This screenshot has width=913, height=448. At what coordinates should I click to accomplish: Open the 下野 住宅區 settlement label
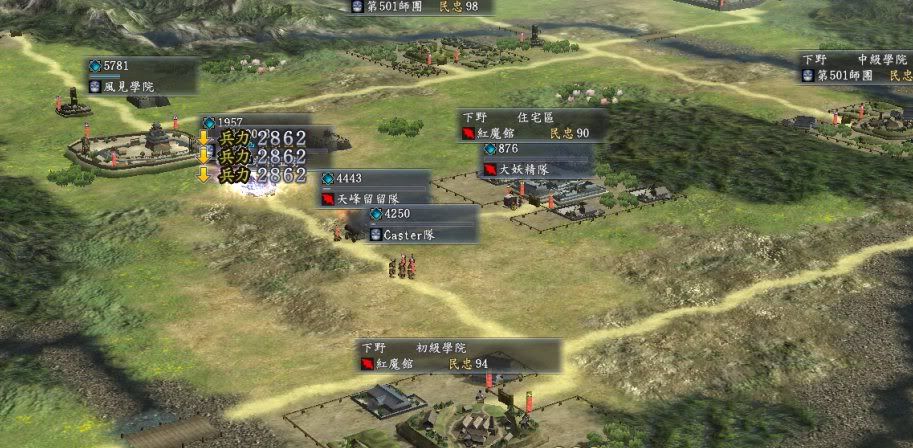pyautogui.click(x=531, y=125)
